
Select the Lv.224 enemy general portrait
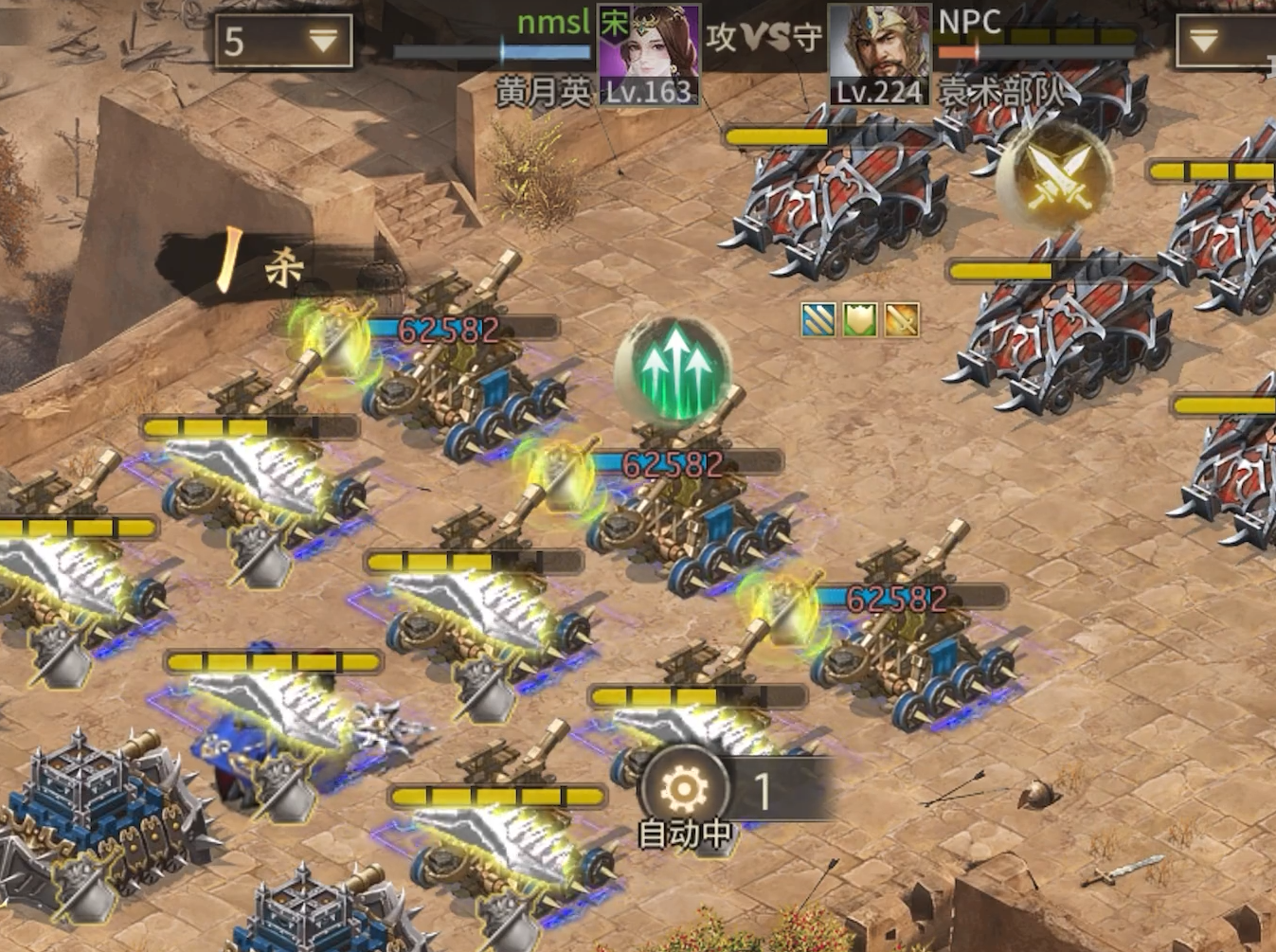(x=880, y=55)
